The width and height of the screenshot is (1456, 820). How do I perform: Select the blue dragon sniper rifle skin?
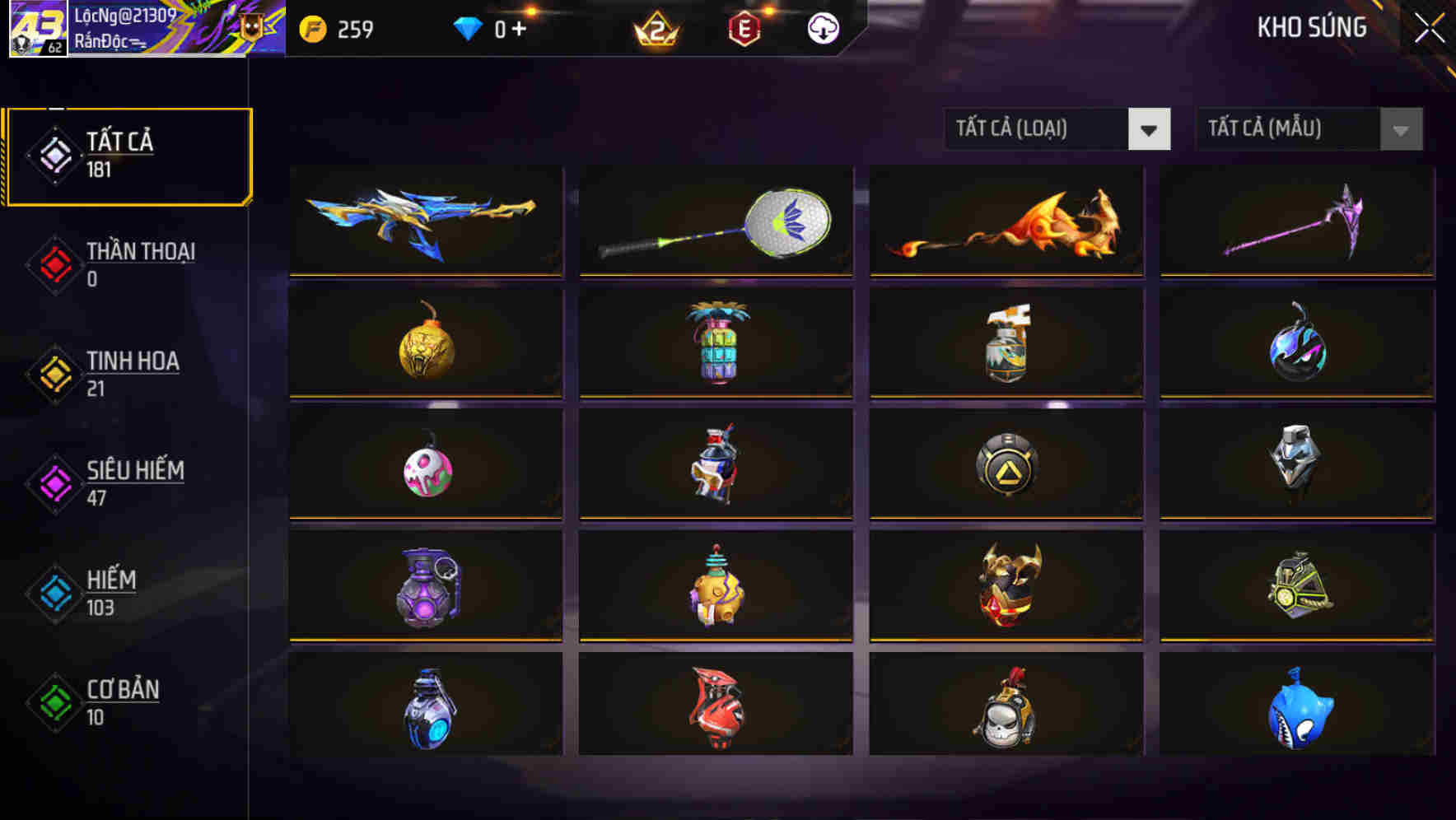coord(425,220)
